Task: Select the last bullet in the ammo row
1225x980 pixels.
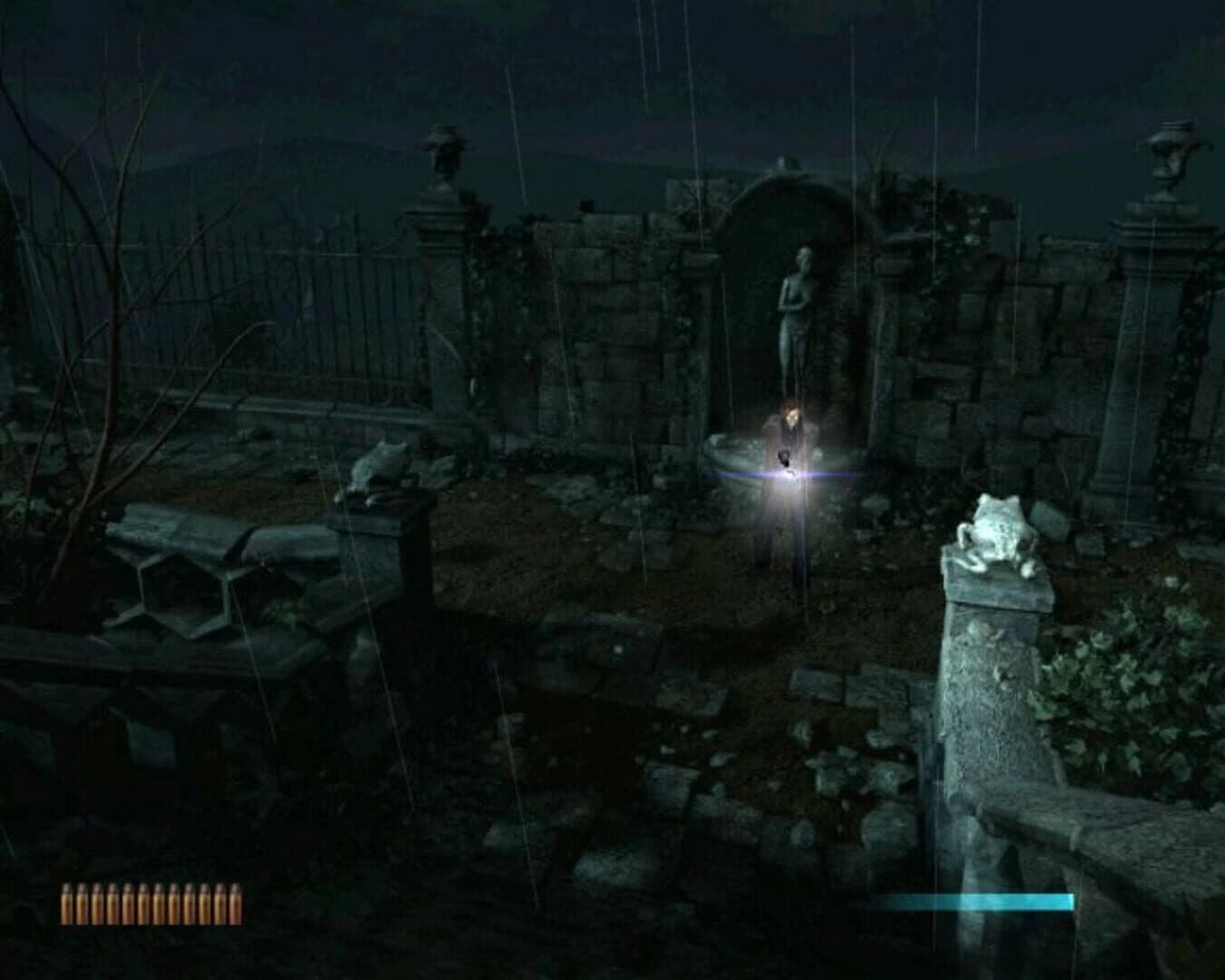Action: coord(234,903)
